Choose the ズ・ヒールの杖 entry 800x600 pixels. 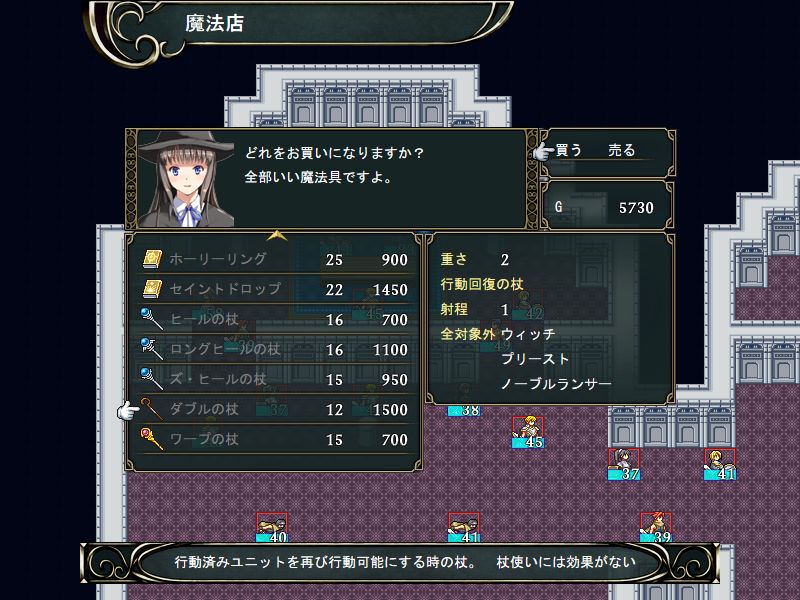(x=274, y=380)
